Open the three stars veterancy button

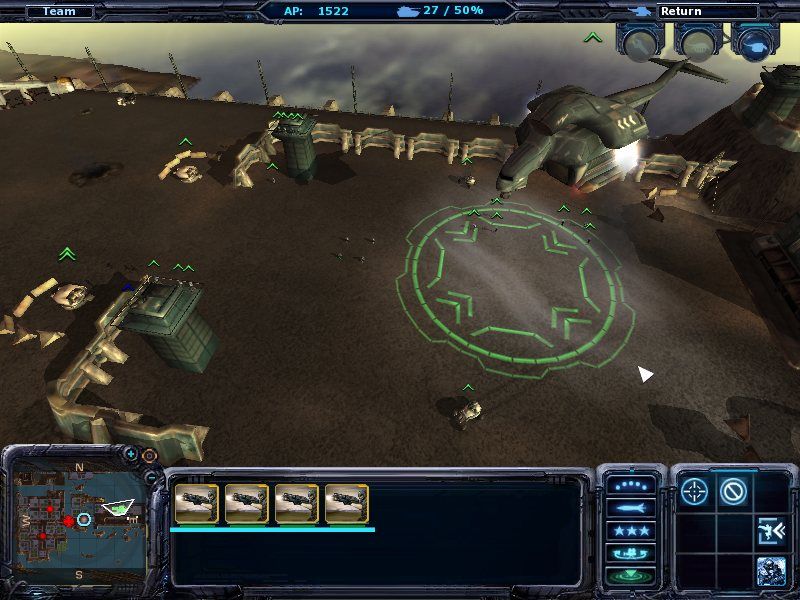point(630,530)
